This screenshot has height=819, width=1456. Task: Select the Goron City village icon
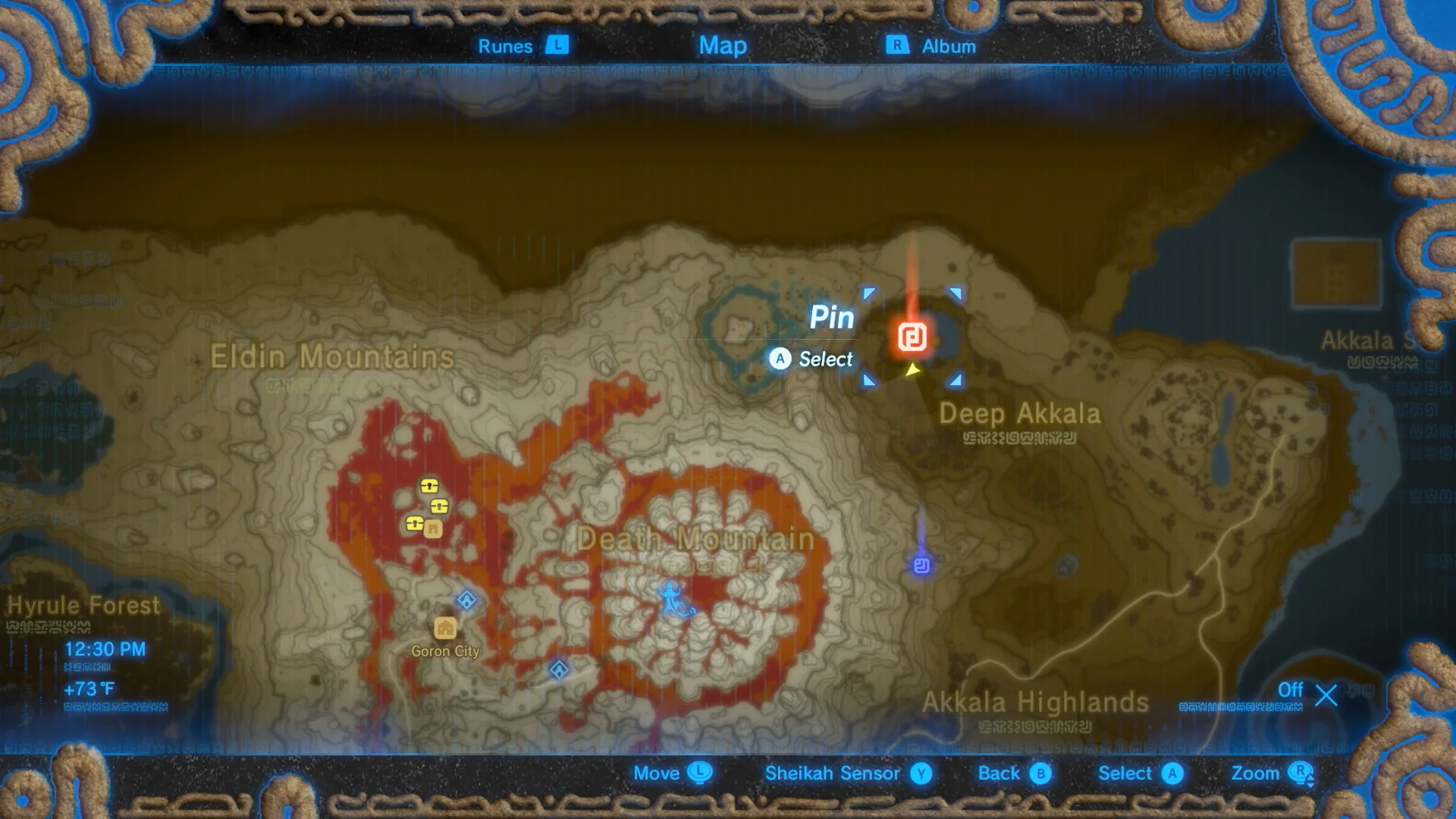[x=444, y=628]
